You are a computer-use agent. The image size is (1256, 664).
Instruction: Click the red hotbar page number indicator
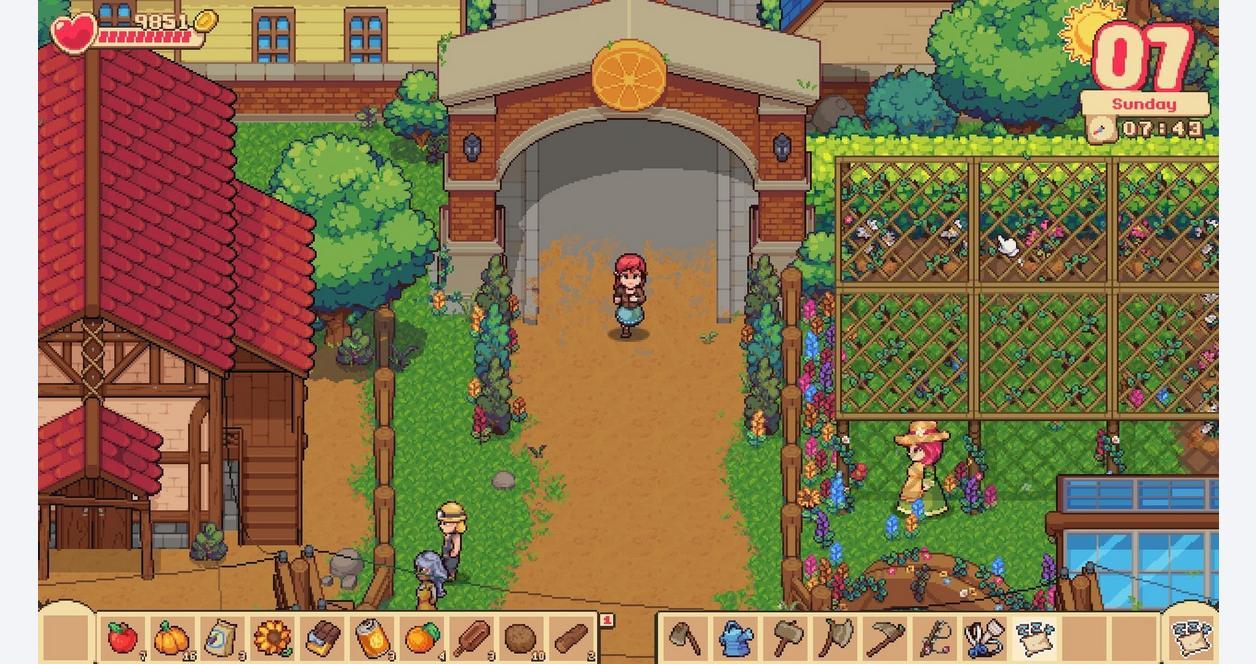(606, 620)
